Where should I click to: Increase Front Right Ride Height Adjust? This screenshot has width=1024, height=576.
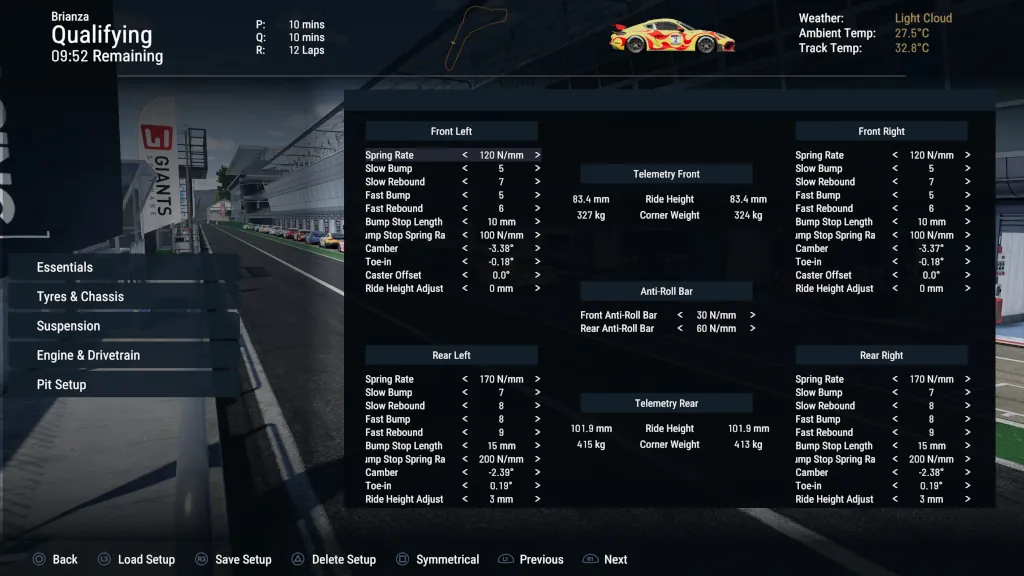(x=967, y=288)
